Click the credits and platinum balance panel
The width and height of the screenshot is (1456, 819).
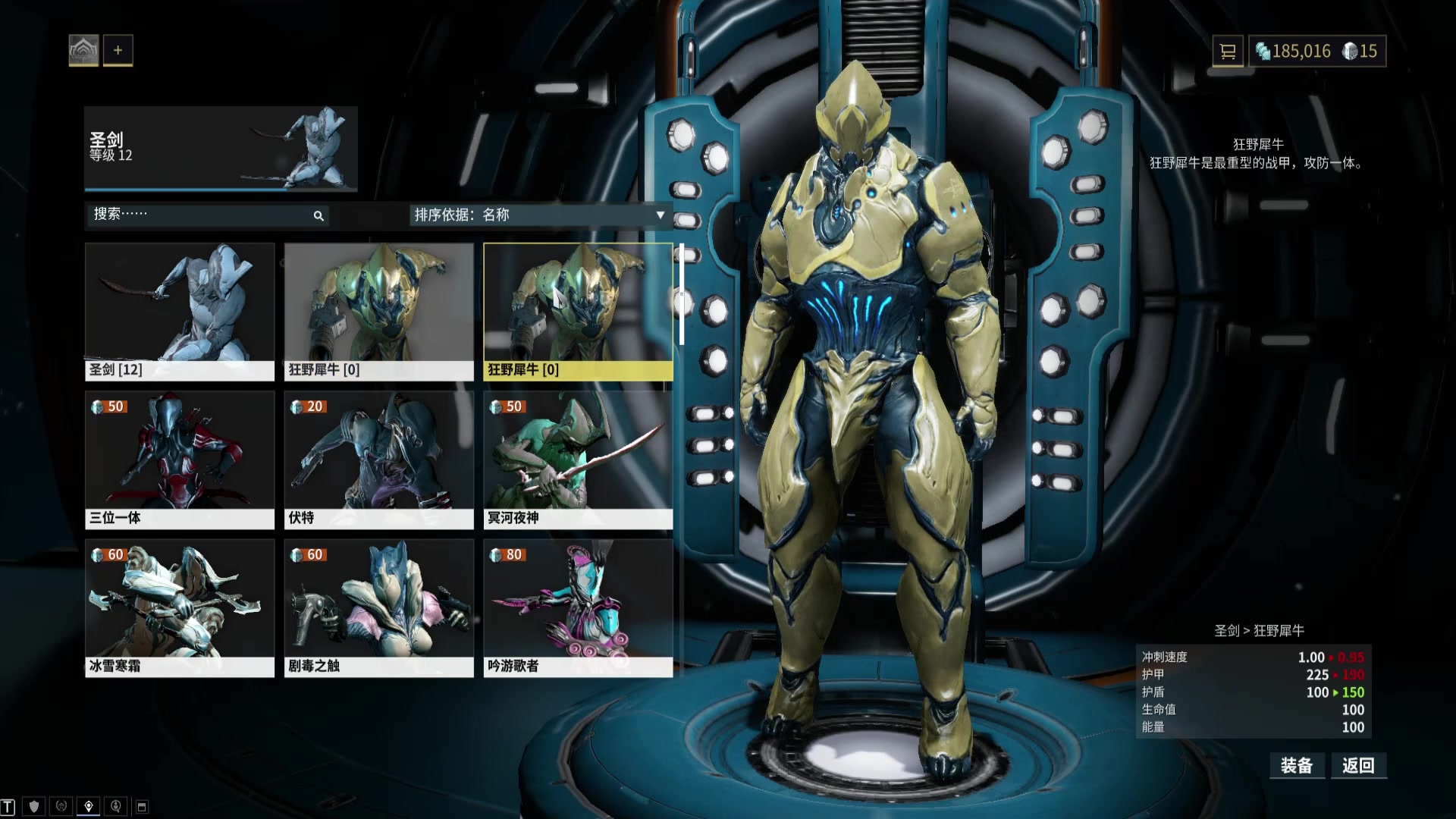(1317, 52)
